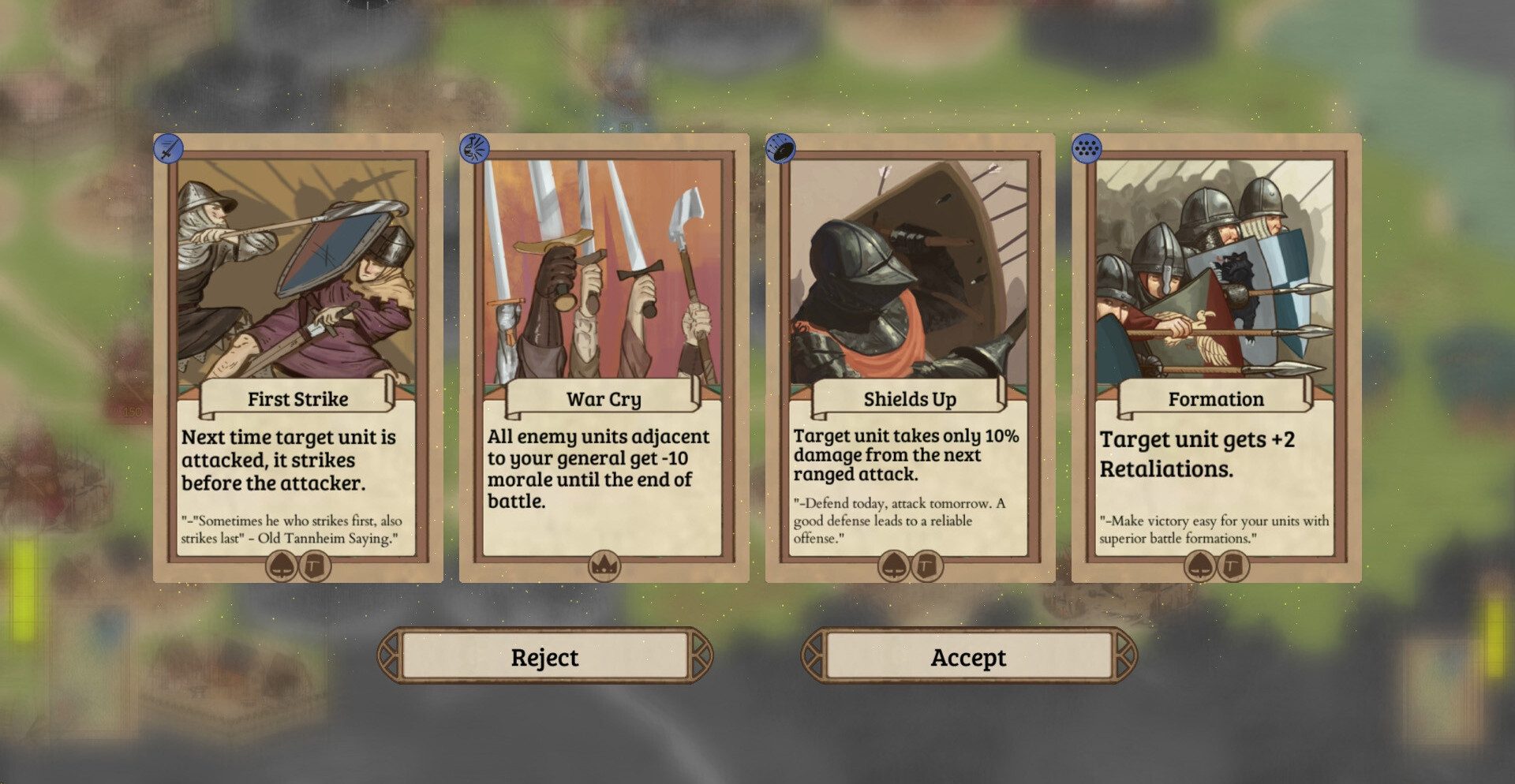Viewport: 1515px width, 784px height.
Task: Choose the War Cry card
Action: pyautogui.click(x=604, y=357)
